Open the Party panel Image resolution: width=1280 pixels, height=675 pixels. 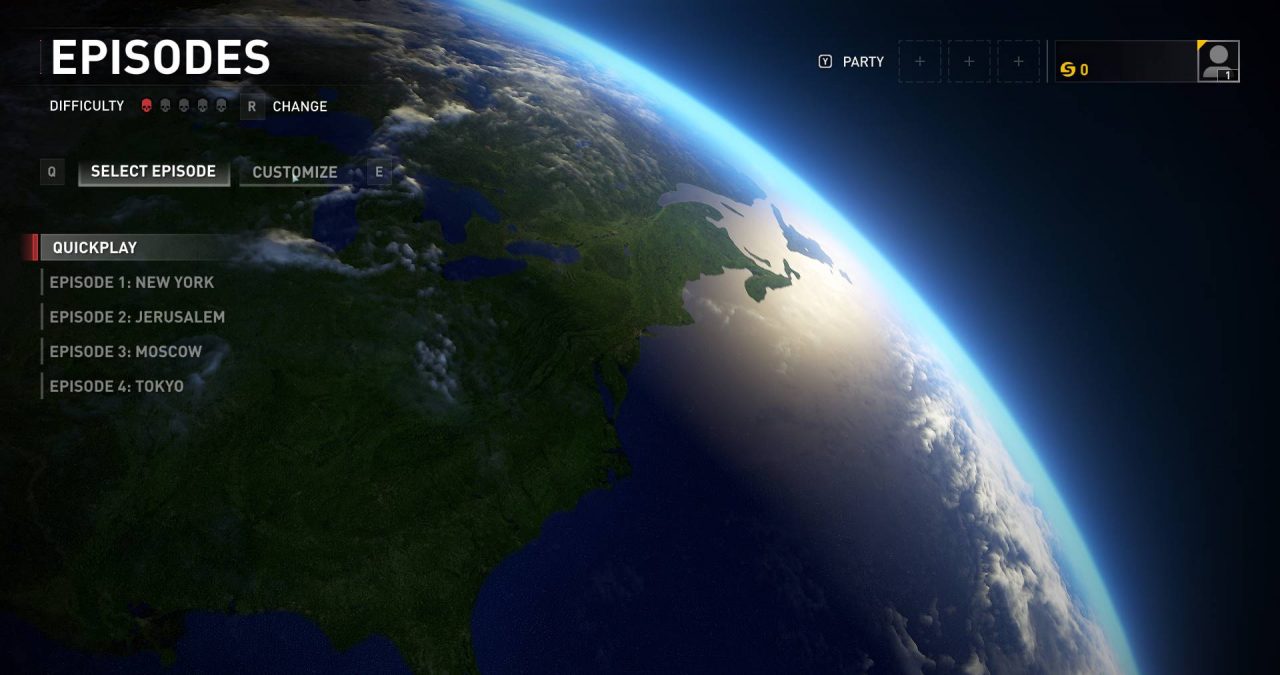(863, 62)
